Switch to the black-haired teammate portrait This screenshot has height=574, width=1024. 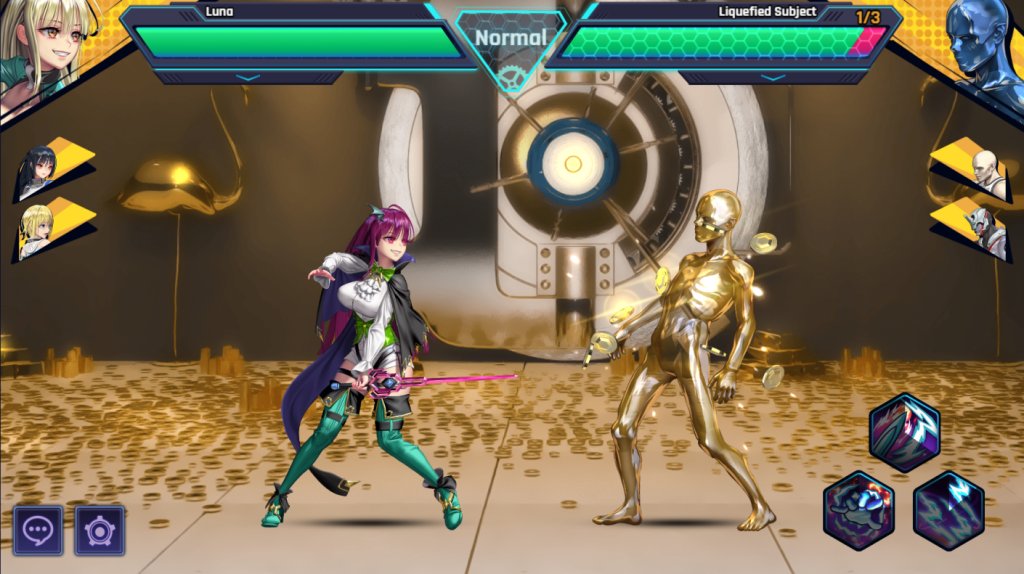40,170
